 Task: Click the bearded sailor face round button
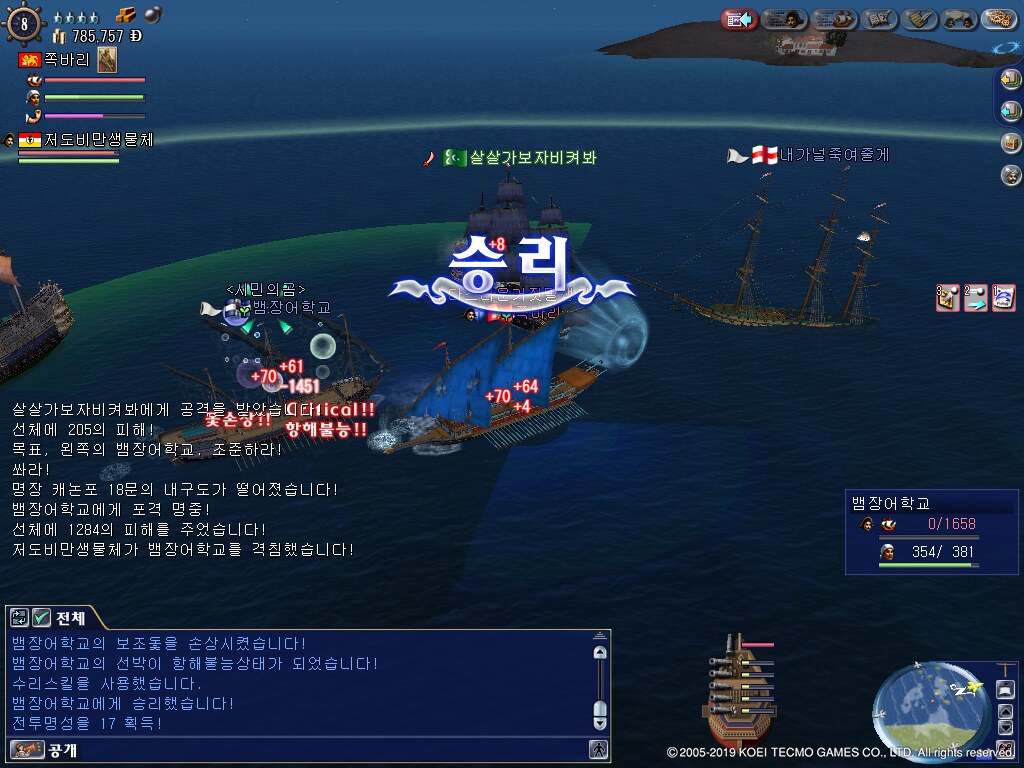(1010, 175)
